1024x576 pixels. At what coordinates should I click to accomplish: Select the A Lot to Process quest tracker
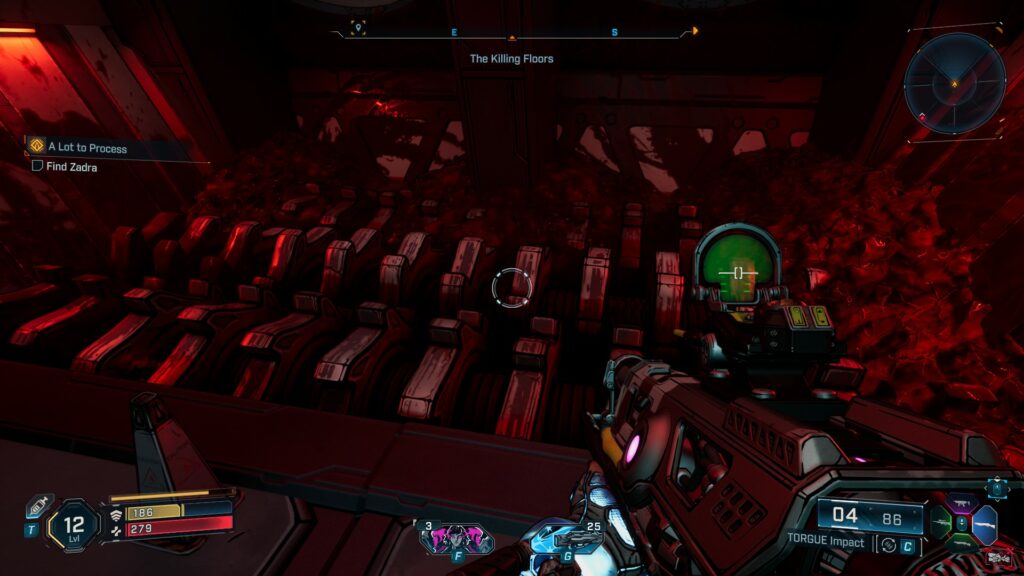(x=88, y=148)
